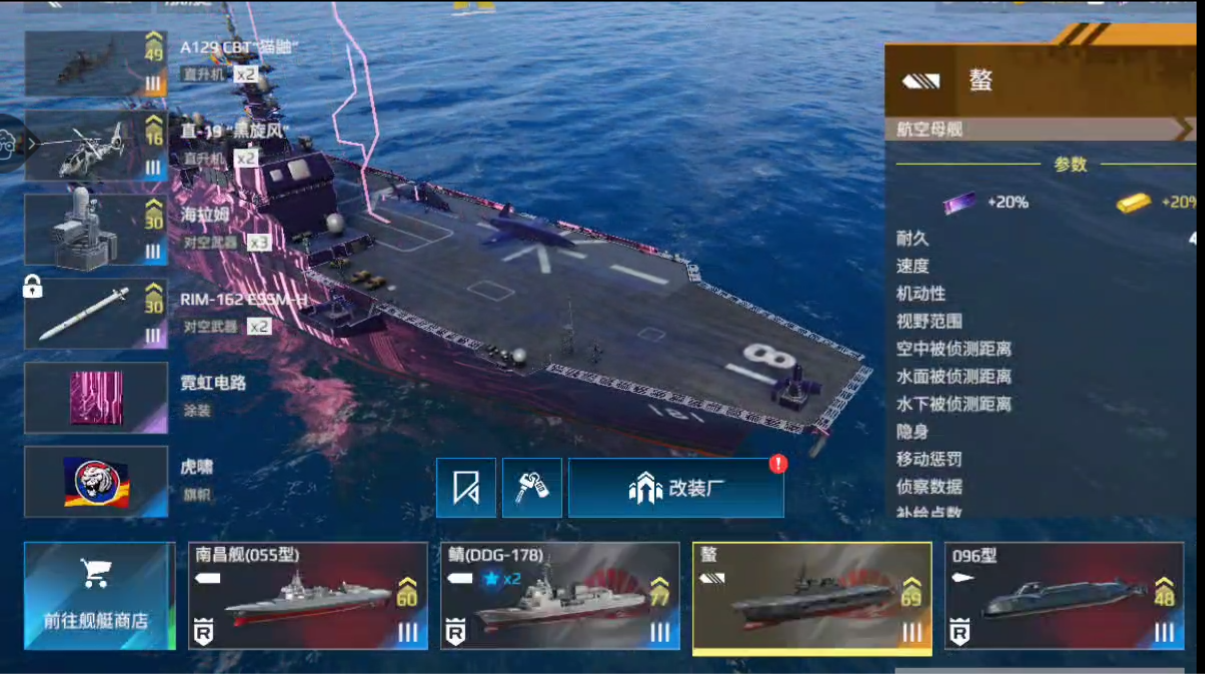Viewport: 1205px width, 674px height.
Task: Open the 改装厂 refit workshop
Action: pyautogui.click(x=676, y=488)
